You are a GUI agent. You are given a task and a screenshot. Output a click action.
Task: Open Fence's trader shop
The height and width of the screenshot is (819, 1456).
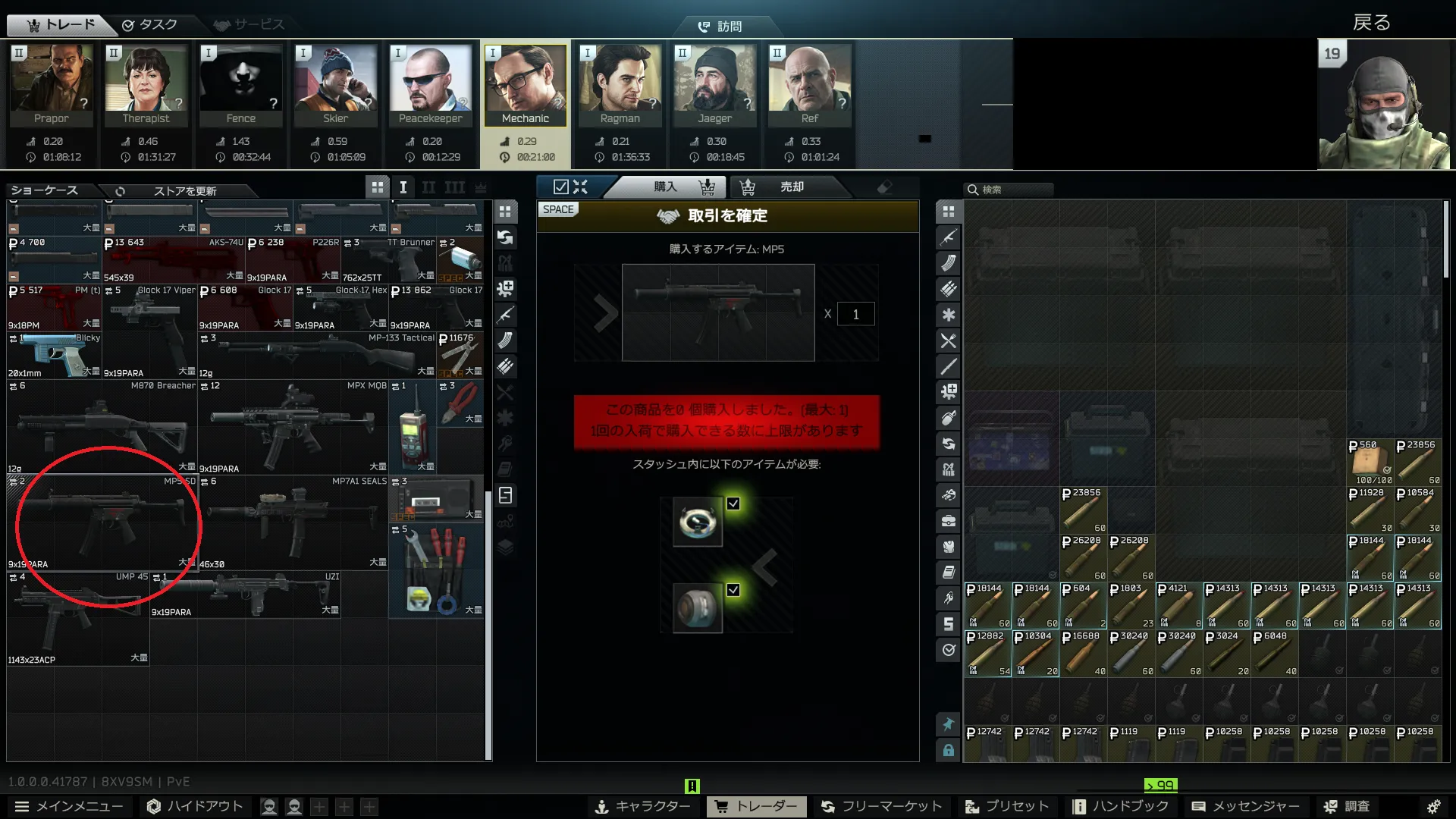(x=240, y=84)
